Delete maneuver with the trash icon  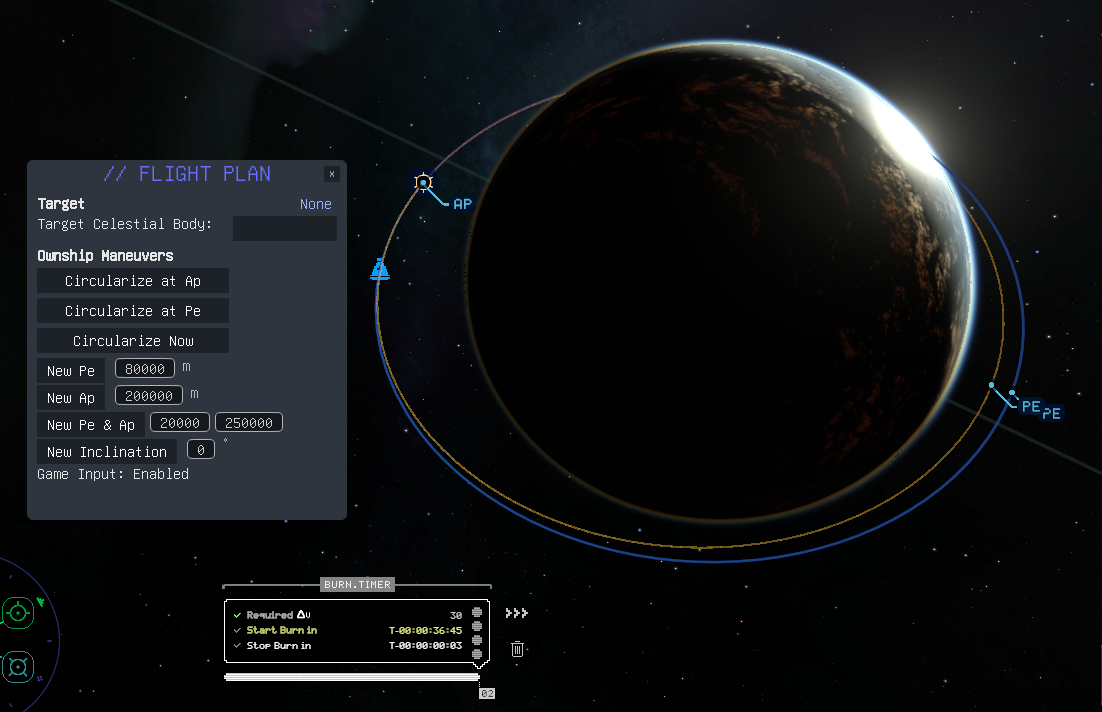click(x=517, y=649)
